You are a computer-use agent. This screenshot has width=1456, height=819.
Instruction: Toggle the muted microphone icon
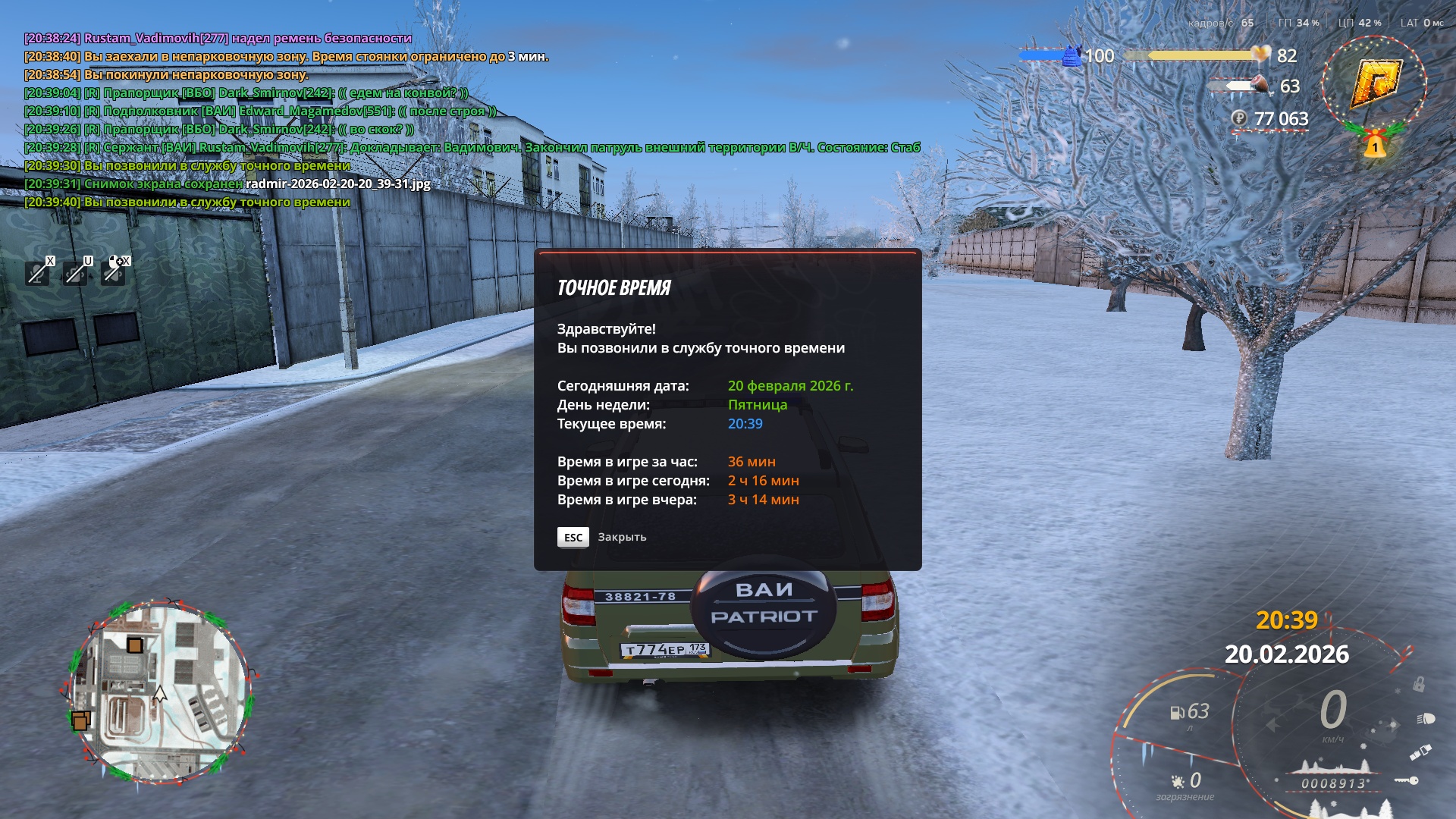coord(37,272)
